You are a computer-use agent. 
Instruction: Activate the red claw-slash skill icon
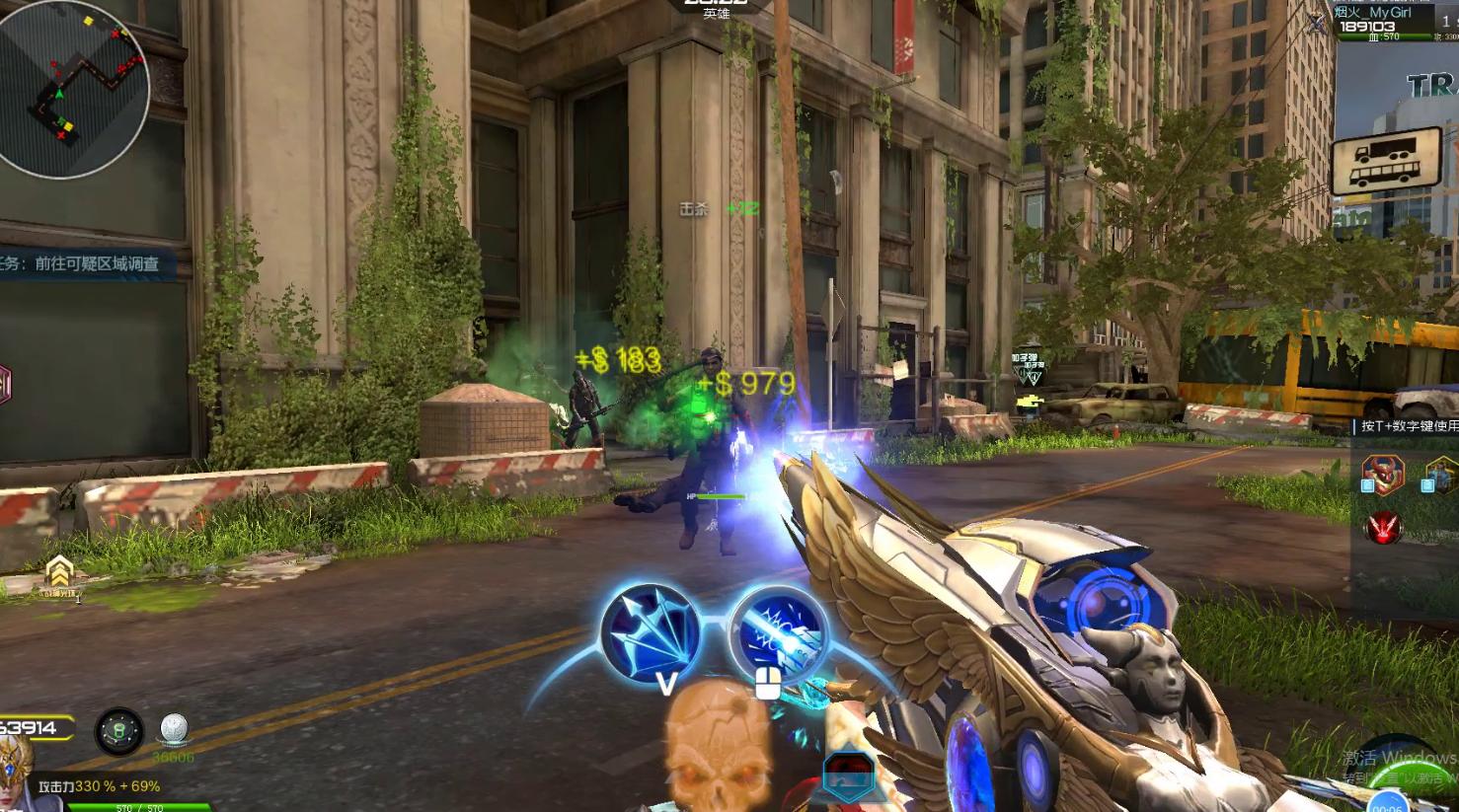[1383, 528]
